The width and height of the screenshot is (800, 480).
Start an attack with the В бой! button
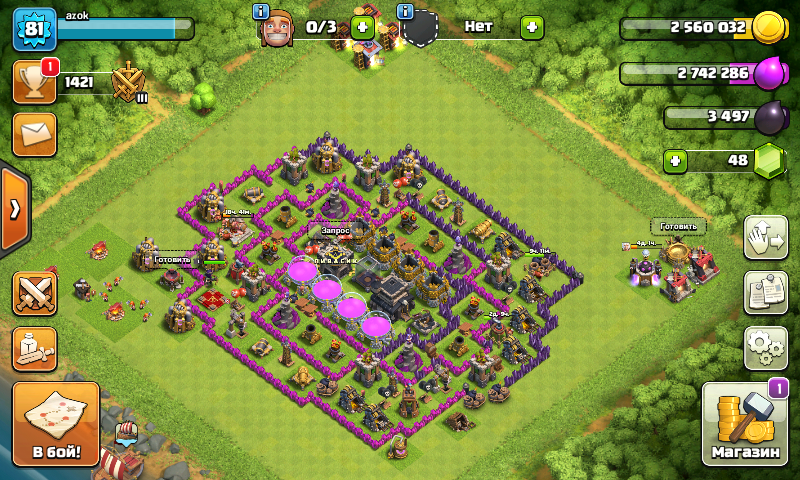click(x=55, y=425)
